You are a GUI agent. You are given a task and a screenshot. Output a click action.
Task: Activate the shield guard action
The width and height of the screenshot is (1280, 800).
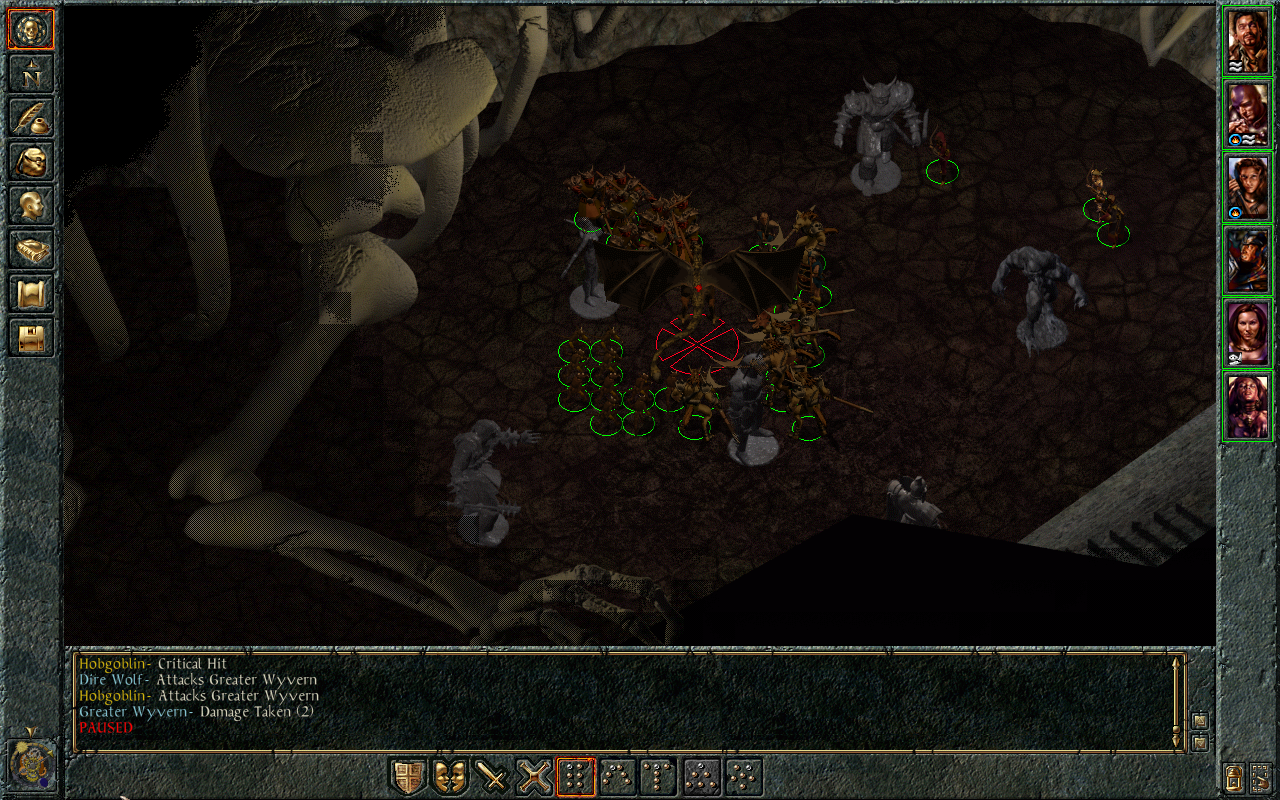407,777
